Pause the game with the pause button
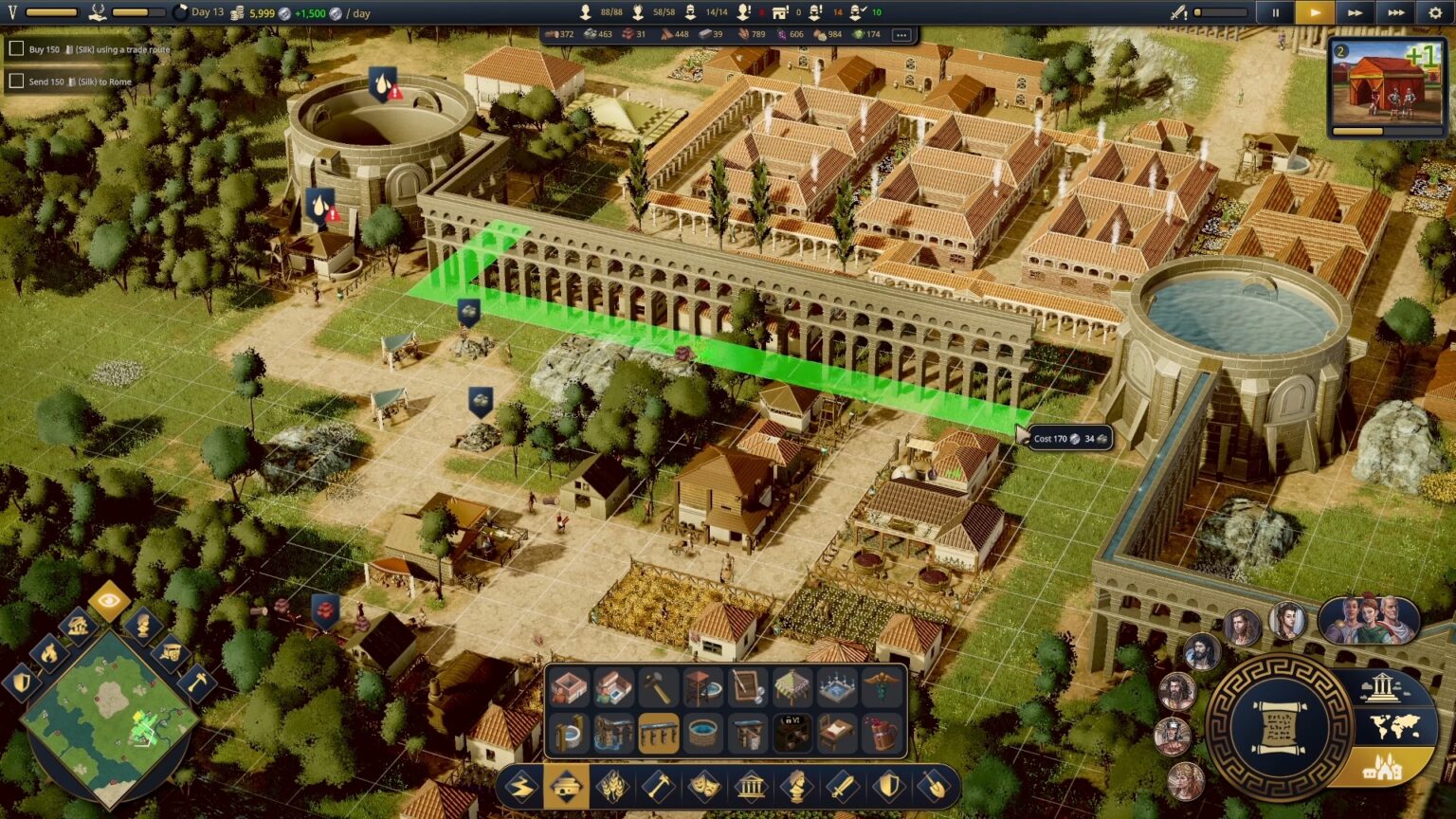The width and height of the screenshot is (1456, 819). 1275,13
